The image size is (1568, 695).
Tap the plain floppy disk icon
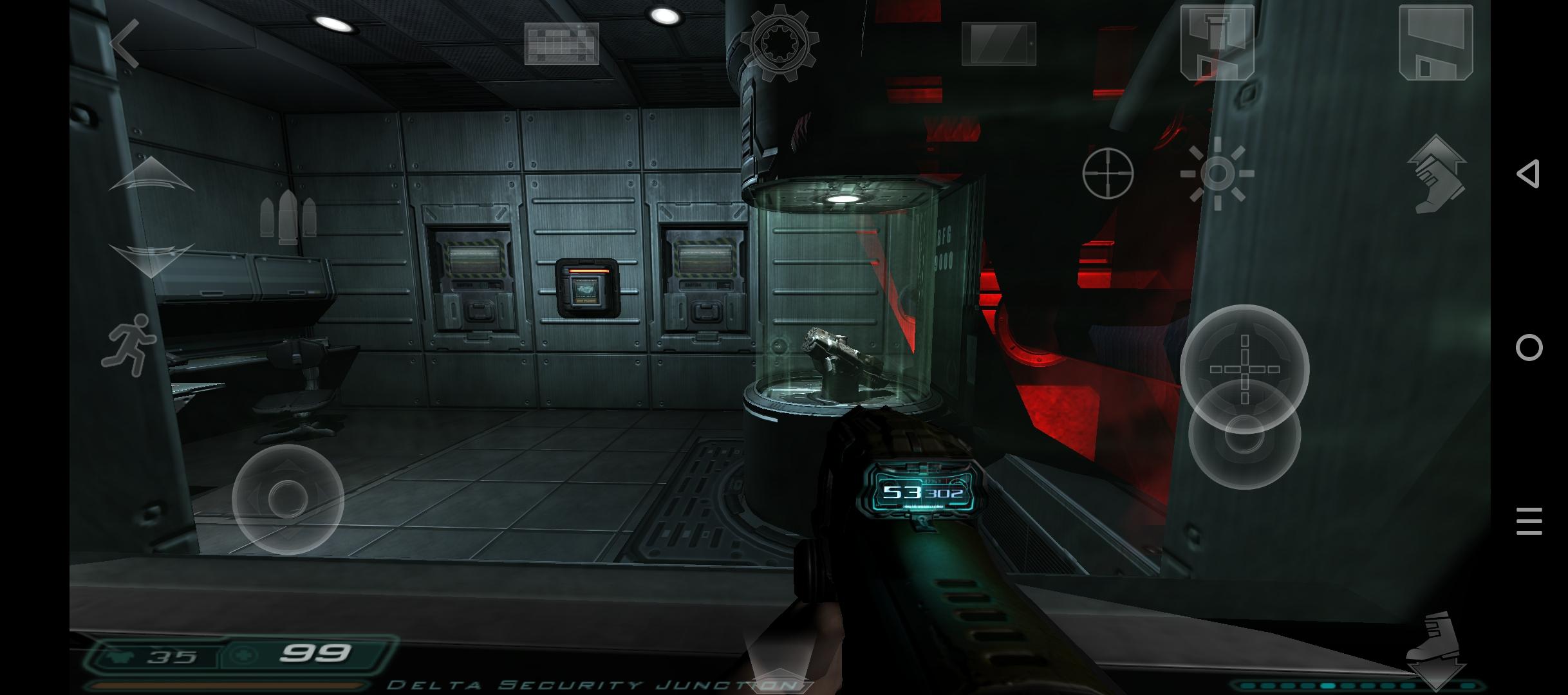click(1435, 42)
